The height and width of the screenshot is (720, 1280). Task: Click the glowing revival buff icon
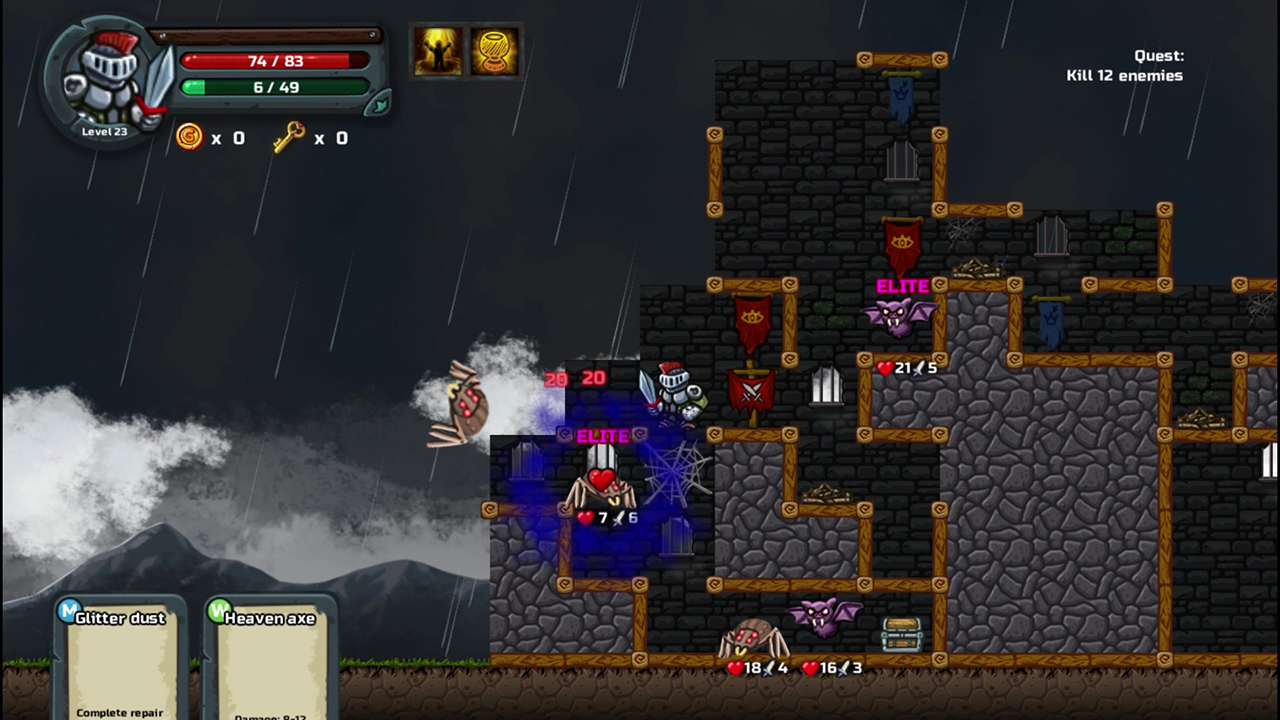click(x=437, y=54)
